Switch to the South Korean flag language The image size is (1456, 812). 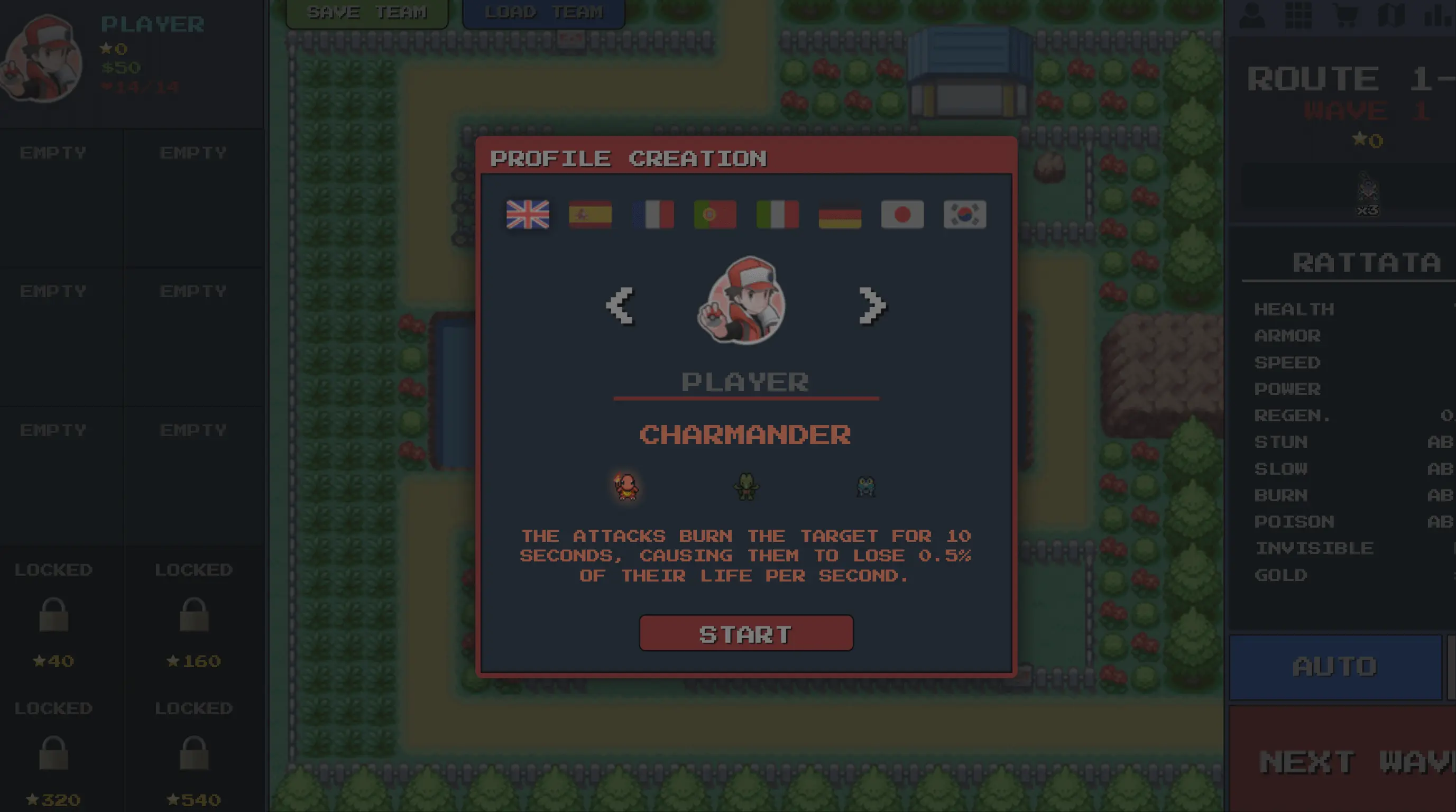pos(964,215)
